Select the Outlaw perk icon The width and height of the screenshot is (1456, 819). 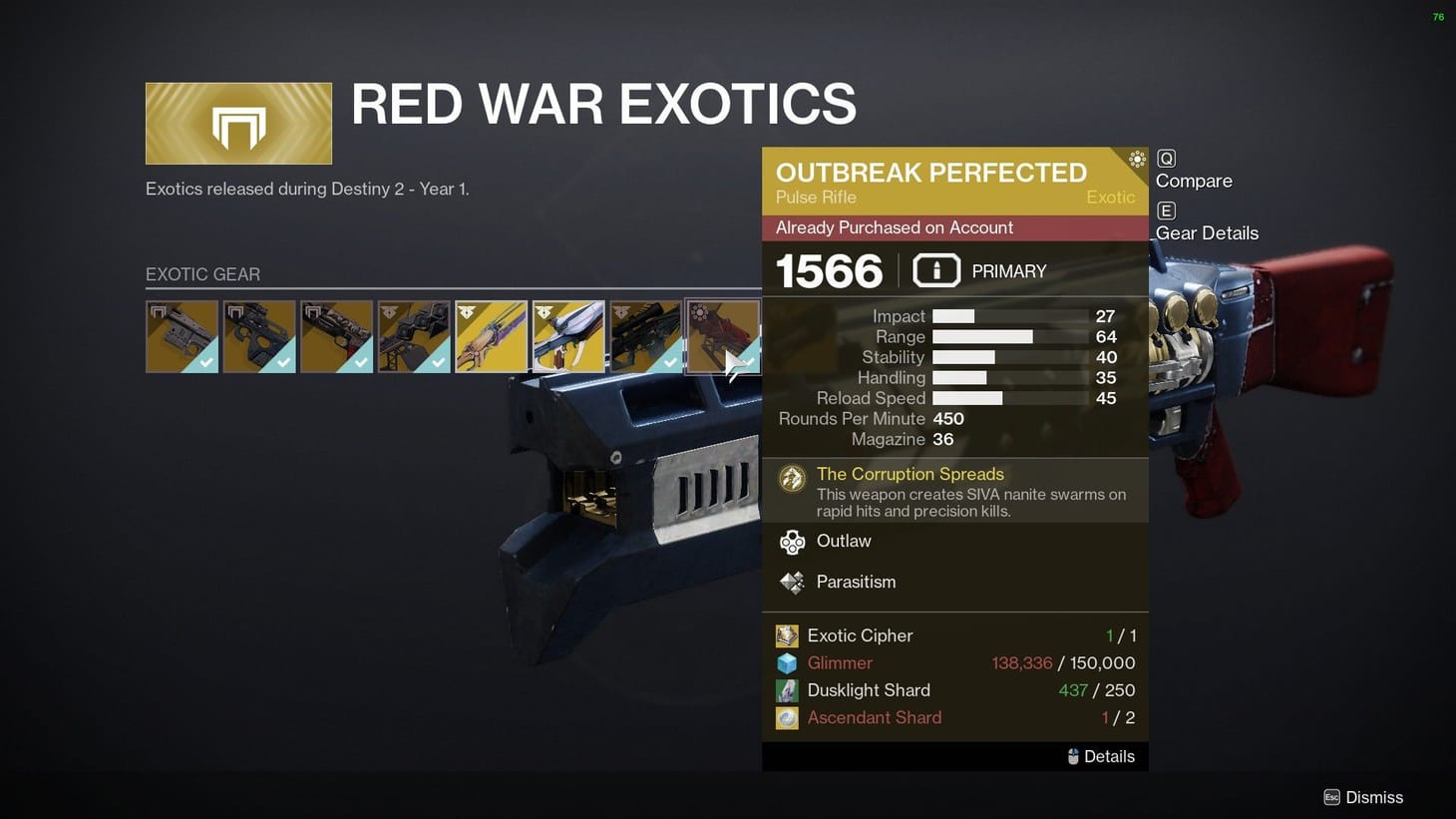coord(792,542)
